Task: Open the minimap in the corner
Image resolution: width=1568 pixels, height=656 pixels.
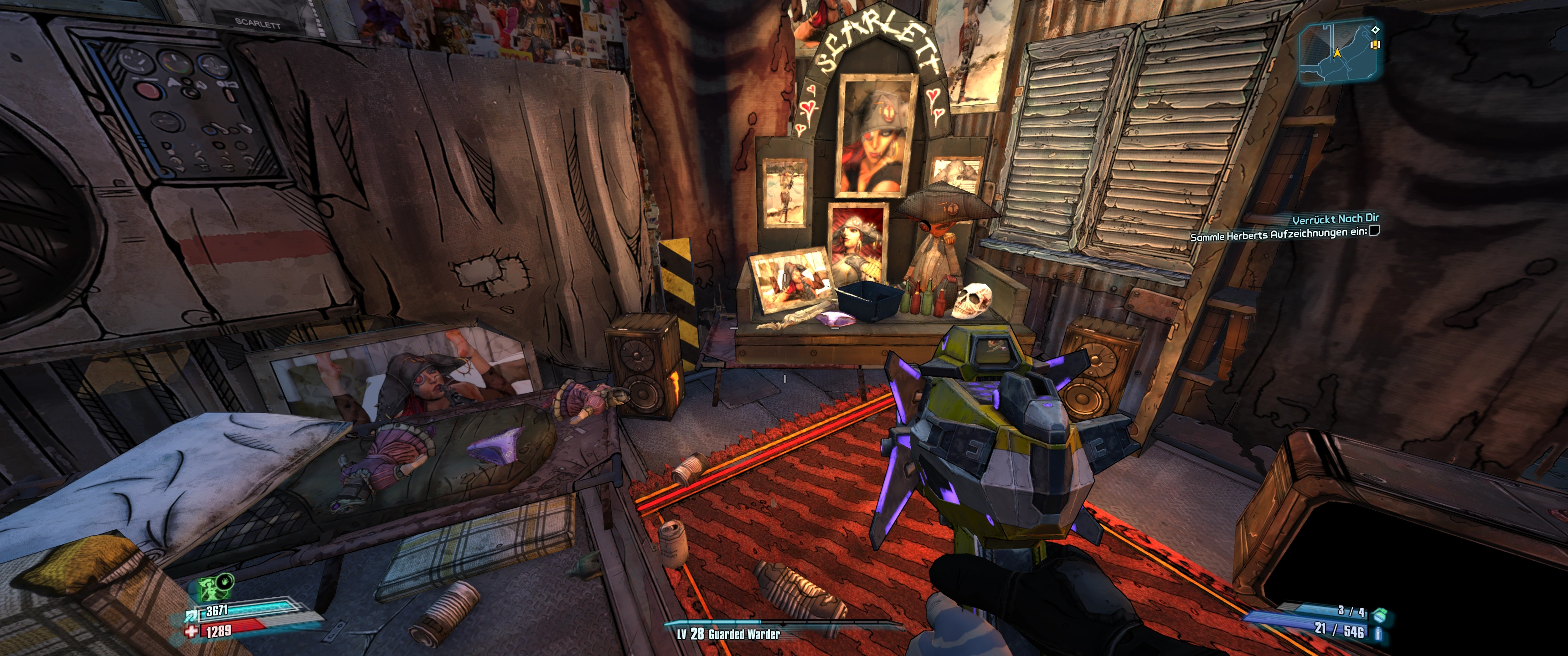Action: pos(1338,51)
